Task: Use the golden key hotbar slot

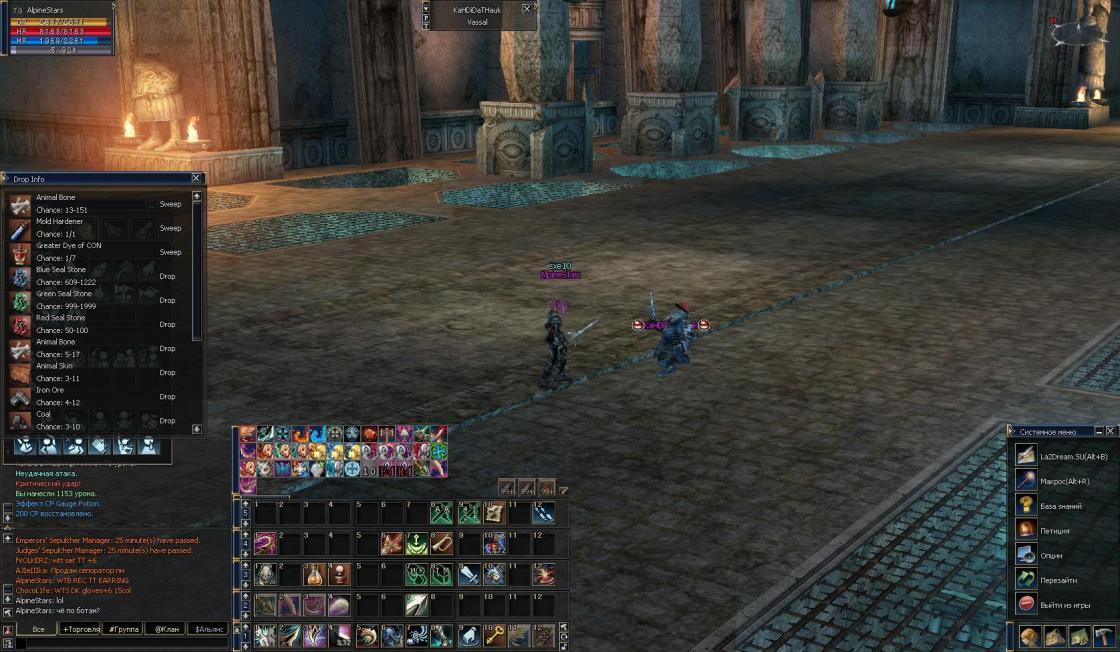Action: [x=494, y=635]
